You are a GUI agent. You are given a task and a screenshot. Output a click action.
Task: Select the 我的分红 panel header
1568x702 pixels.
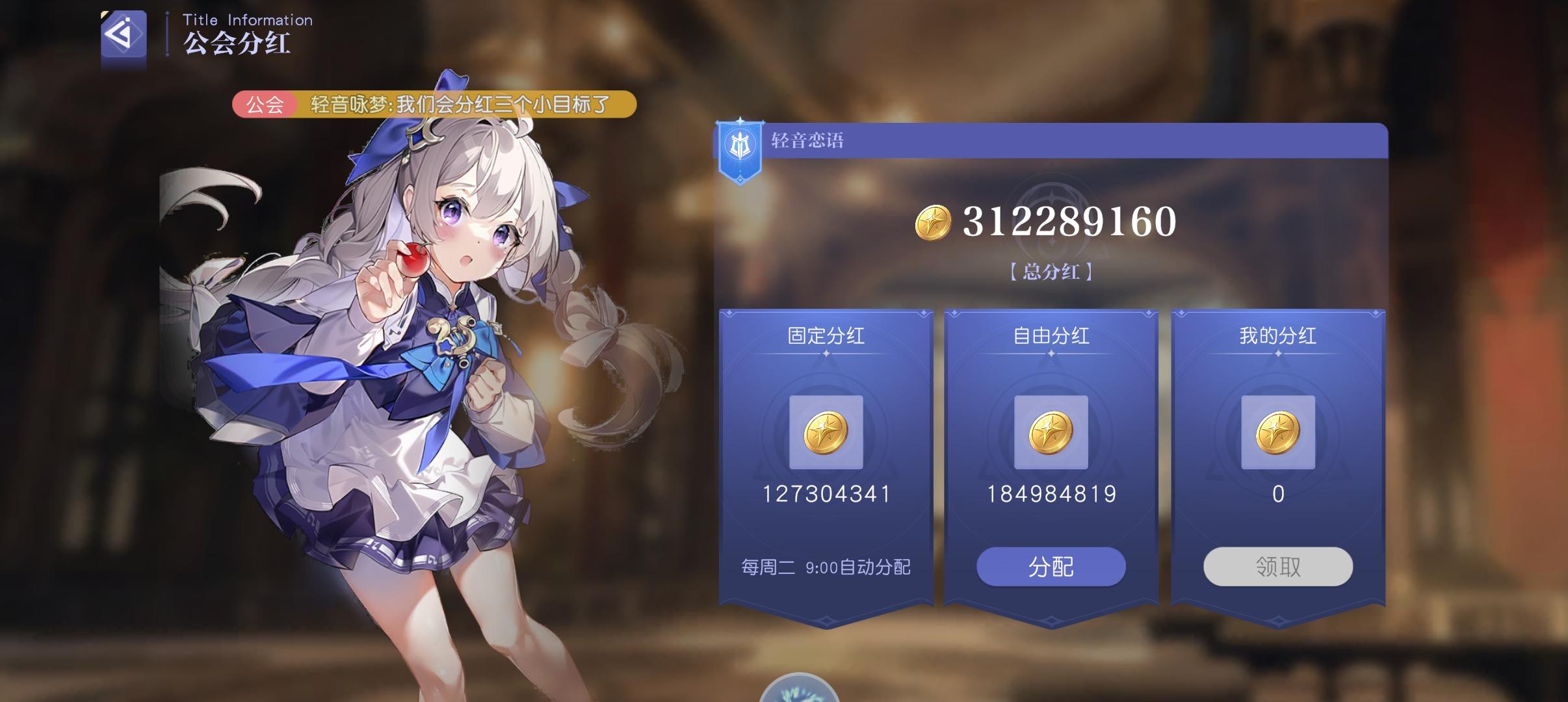[x=1278, y=335]
